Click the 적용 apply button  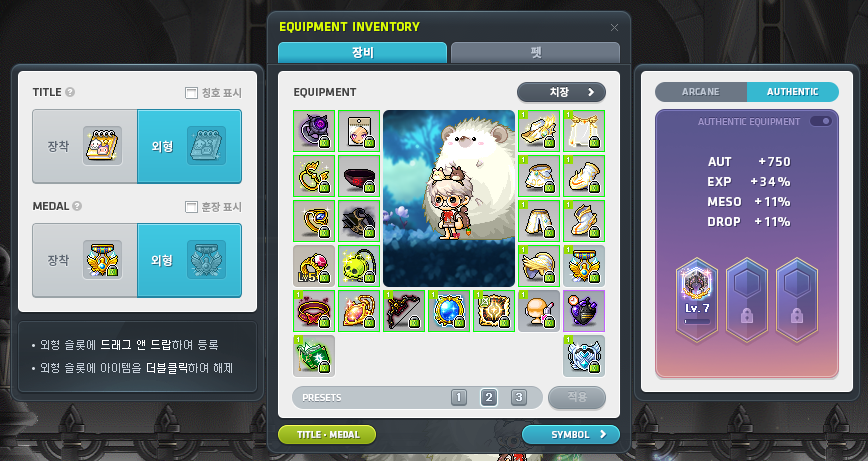[577, 397]
